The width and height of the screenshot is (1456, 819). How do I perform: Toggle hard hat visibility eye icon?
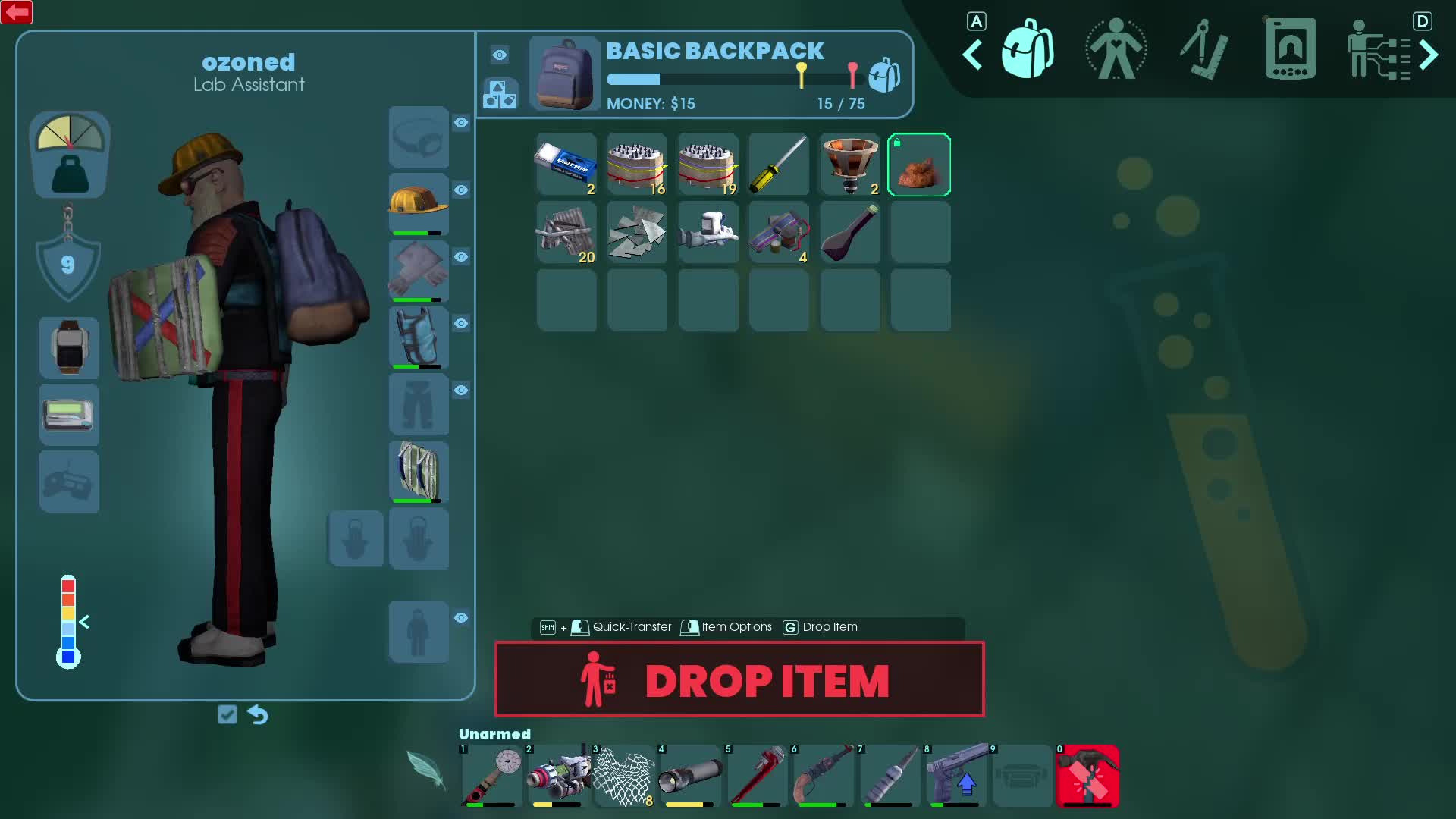pos(461,190)
